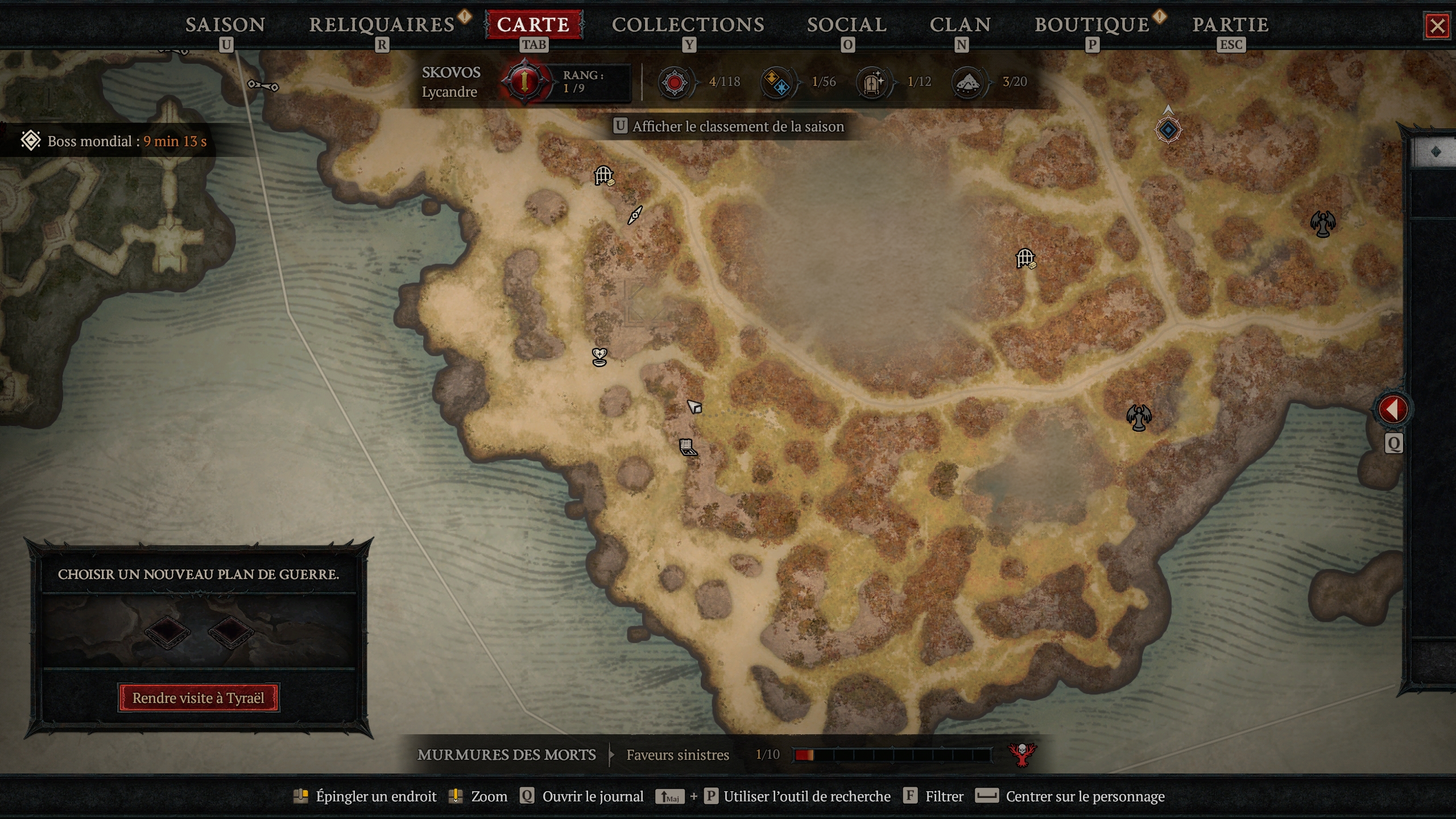Click Centrer sur le personnage
The width and height of the screenshot is (1456, 819).
pyautogui.click(x=1085, y=796)
